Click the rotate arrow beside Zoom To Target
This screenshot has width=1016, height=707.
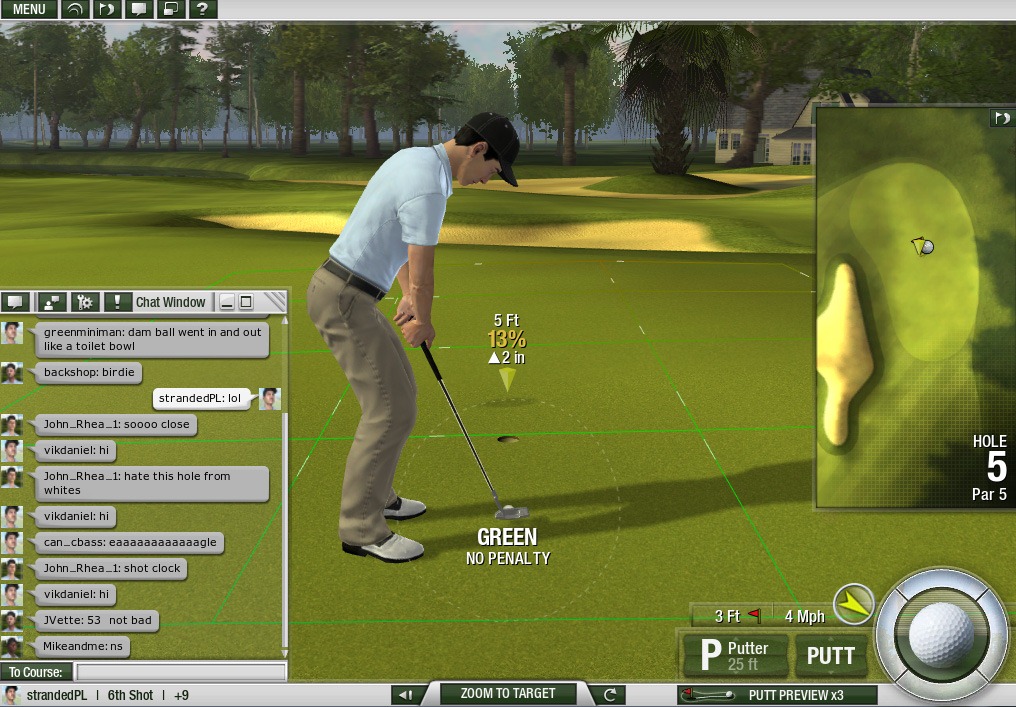tap(609, 694)
